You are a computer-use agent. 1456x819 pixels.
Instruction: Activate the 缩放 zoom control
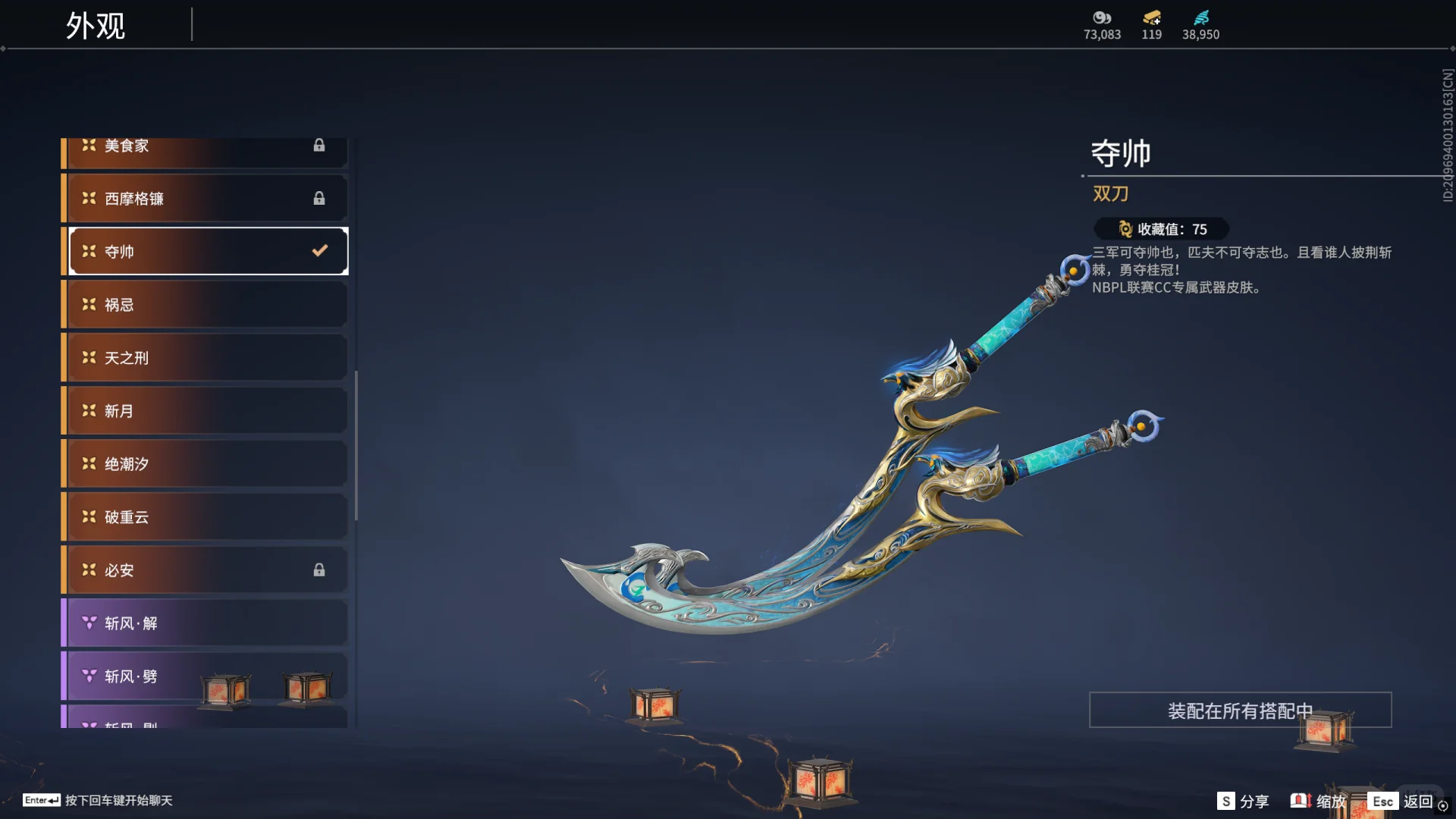[1319, 802]
